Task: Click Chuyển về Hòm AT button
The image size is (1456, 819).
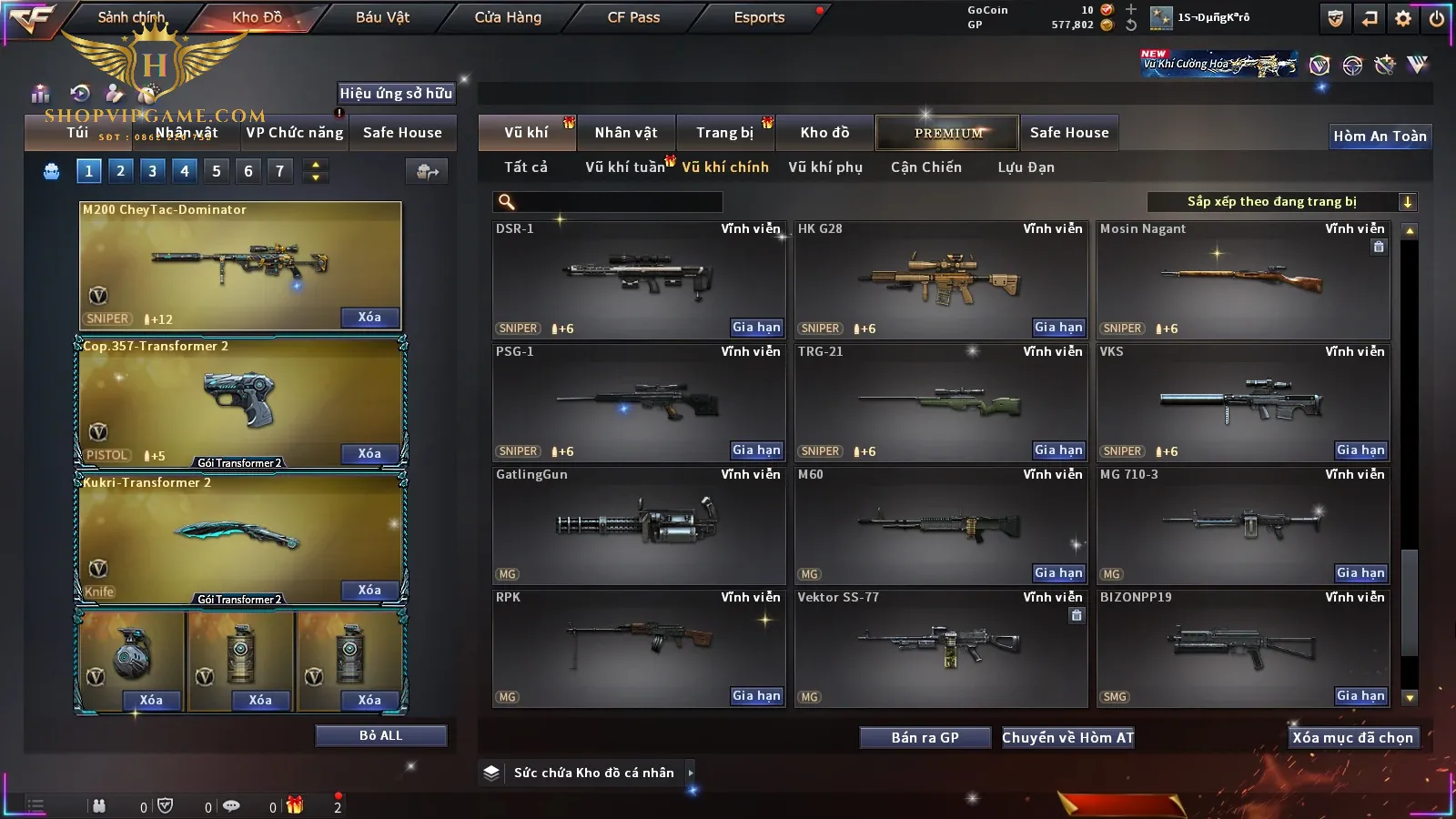Action: pyautogui.click(x=1067, y=738)
